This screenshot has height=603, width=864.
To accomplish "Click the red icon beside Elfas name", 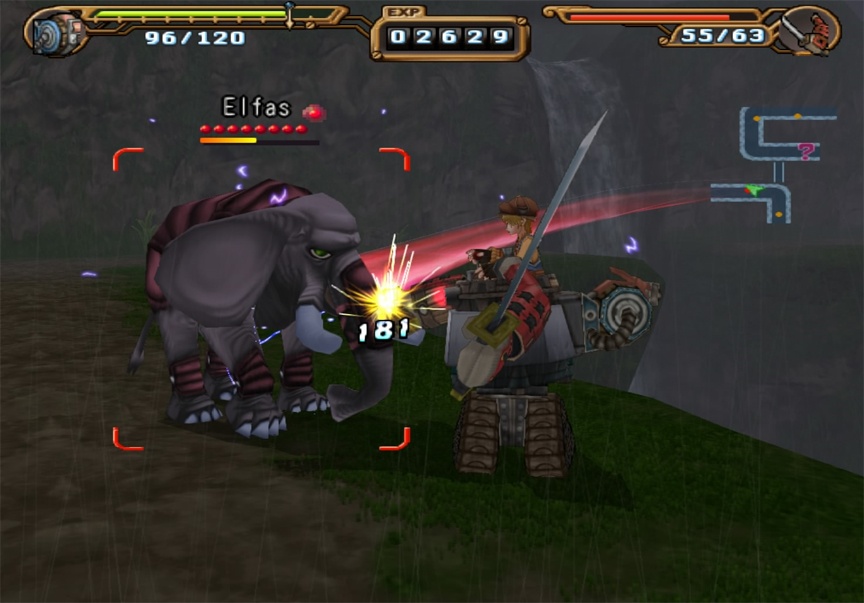I will [314, 112].
